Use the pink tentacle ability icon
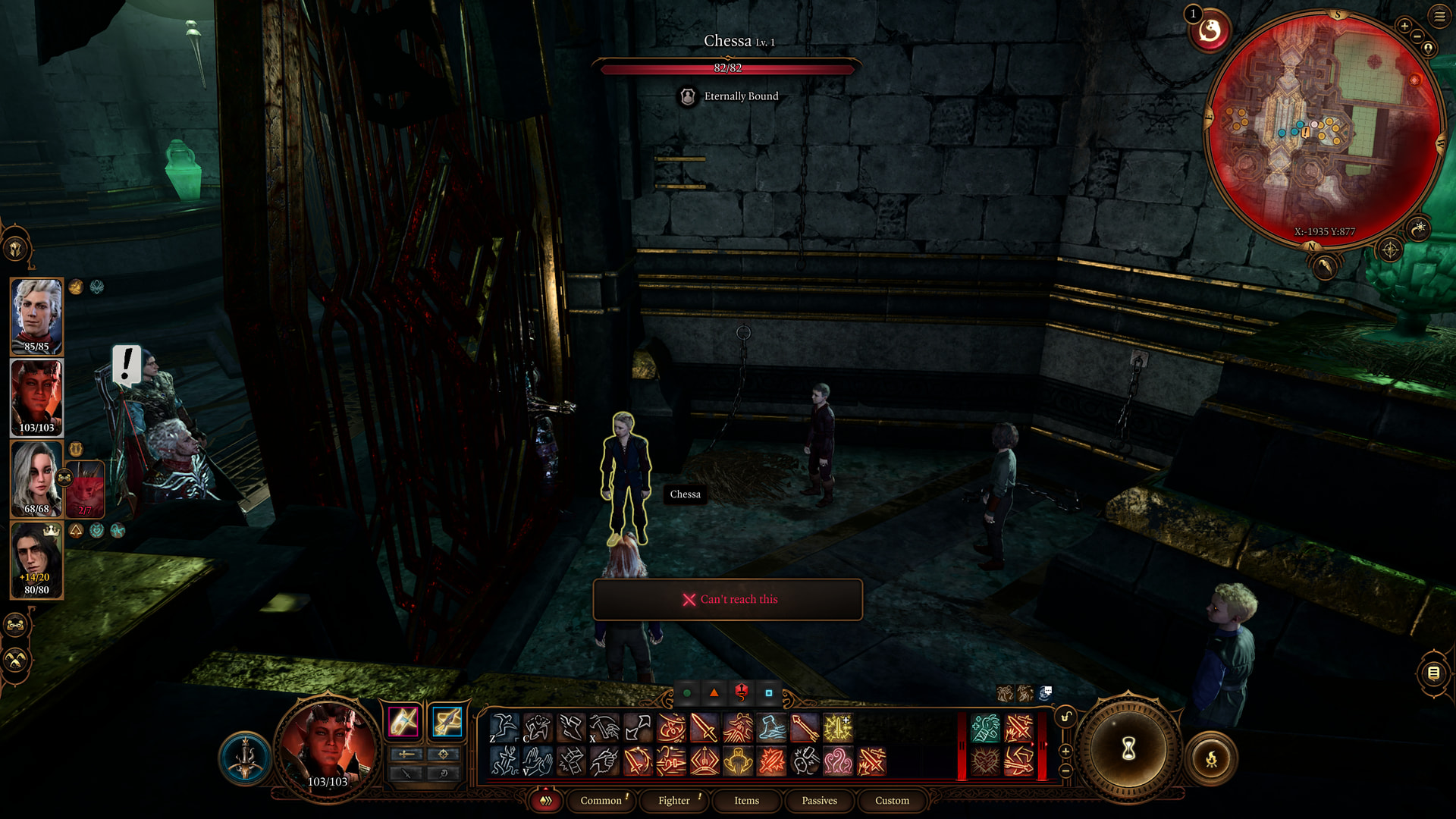Screen dimensions: 1456x819 [x=838, y=761]
